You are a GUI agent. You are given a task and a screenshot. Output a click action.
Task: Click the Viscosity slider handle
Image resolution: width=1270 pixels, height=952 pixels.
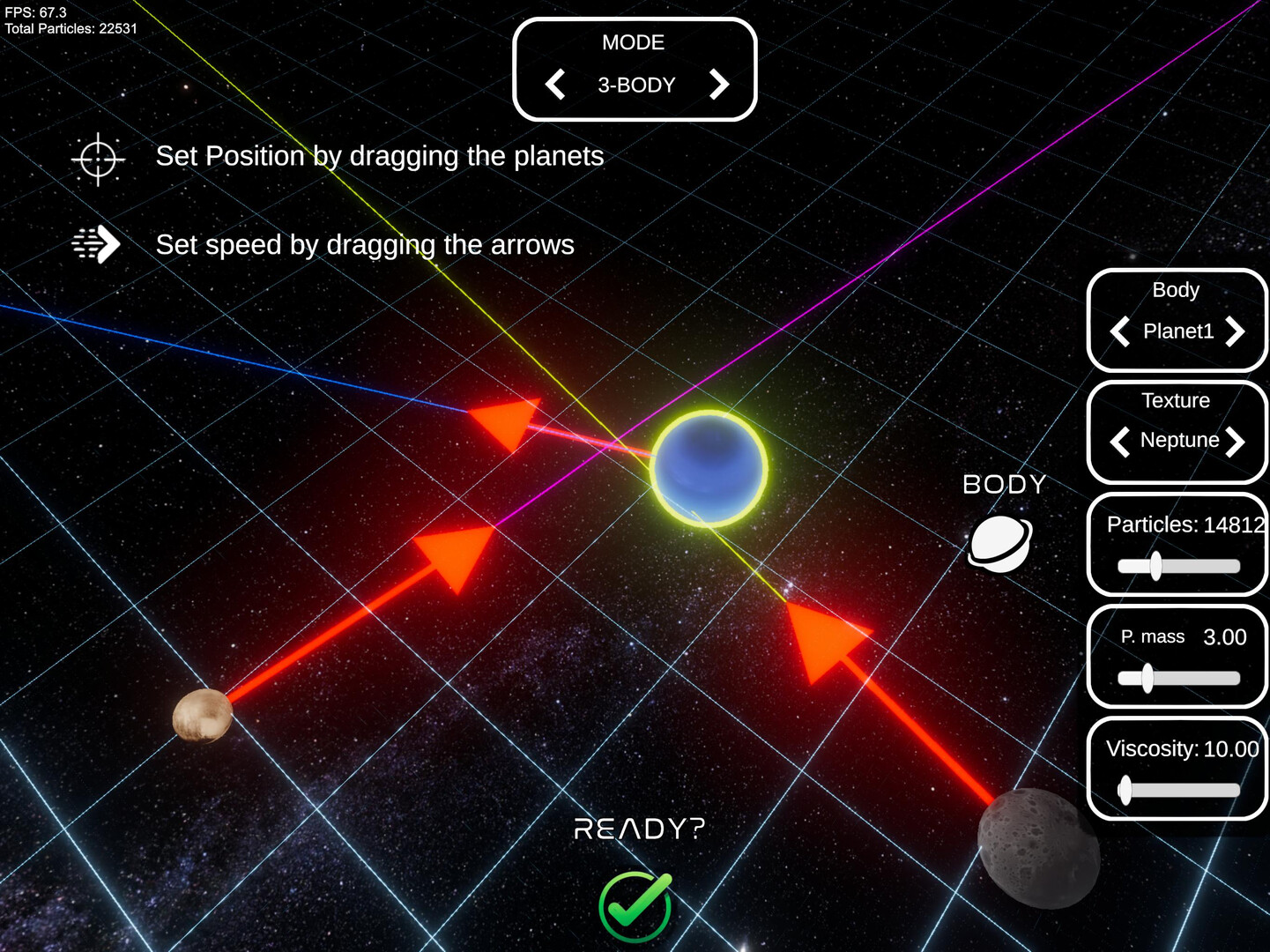pos(1125,790)
